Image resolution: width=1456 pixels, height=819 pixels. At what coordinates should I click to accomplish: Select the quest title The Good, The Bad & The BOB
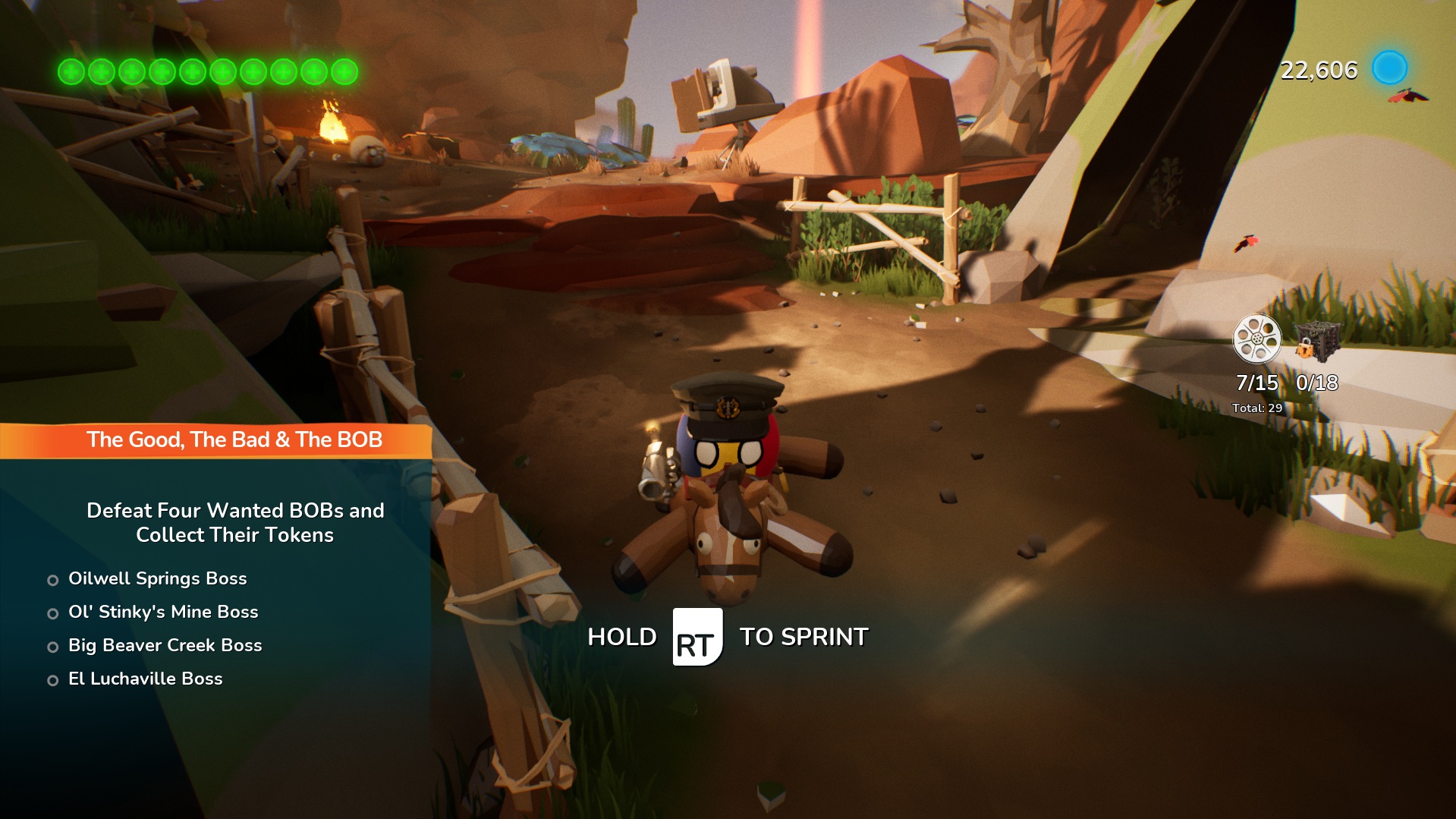[234, 440]
